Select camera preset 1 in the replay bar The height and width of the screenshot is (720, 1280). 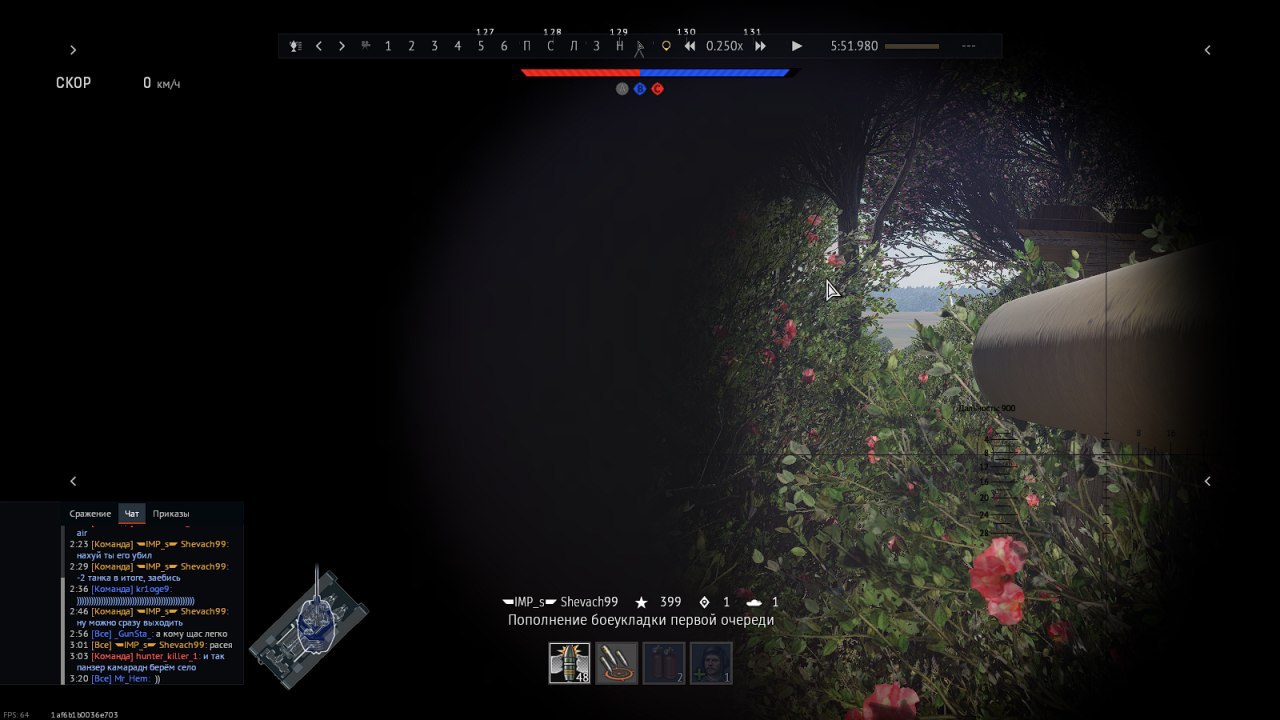point(388,46)
